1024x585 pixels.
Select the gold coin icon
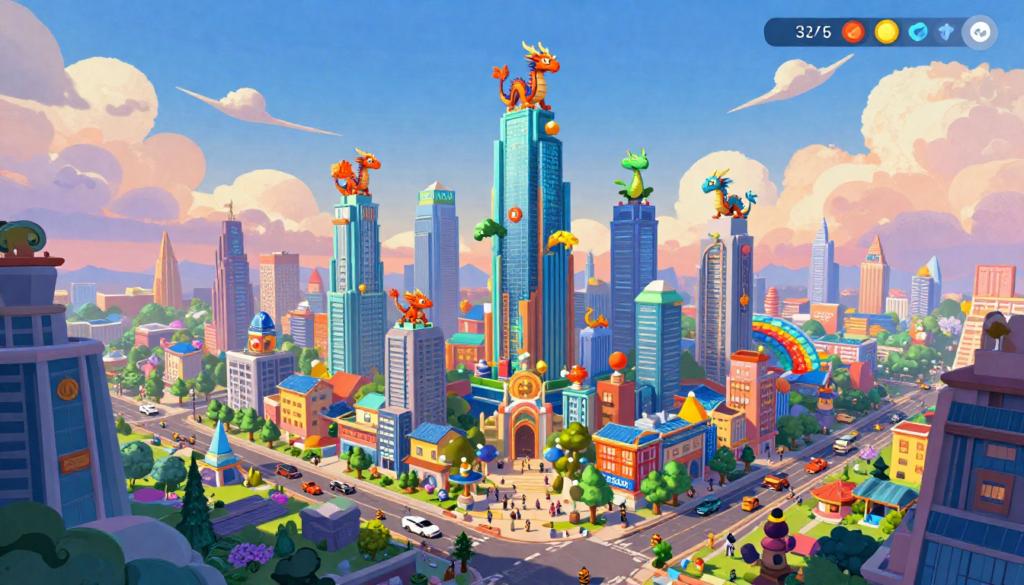pos(886,32)
